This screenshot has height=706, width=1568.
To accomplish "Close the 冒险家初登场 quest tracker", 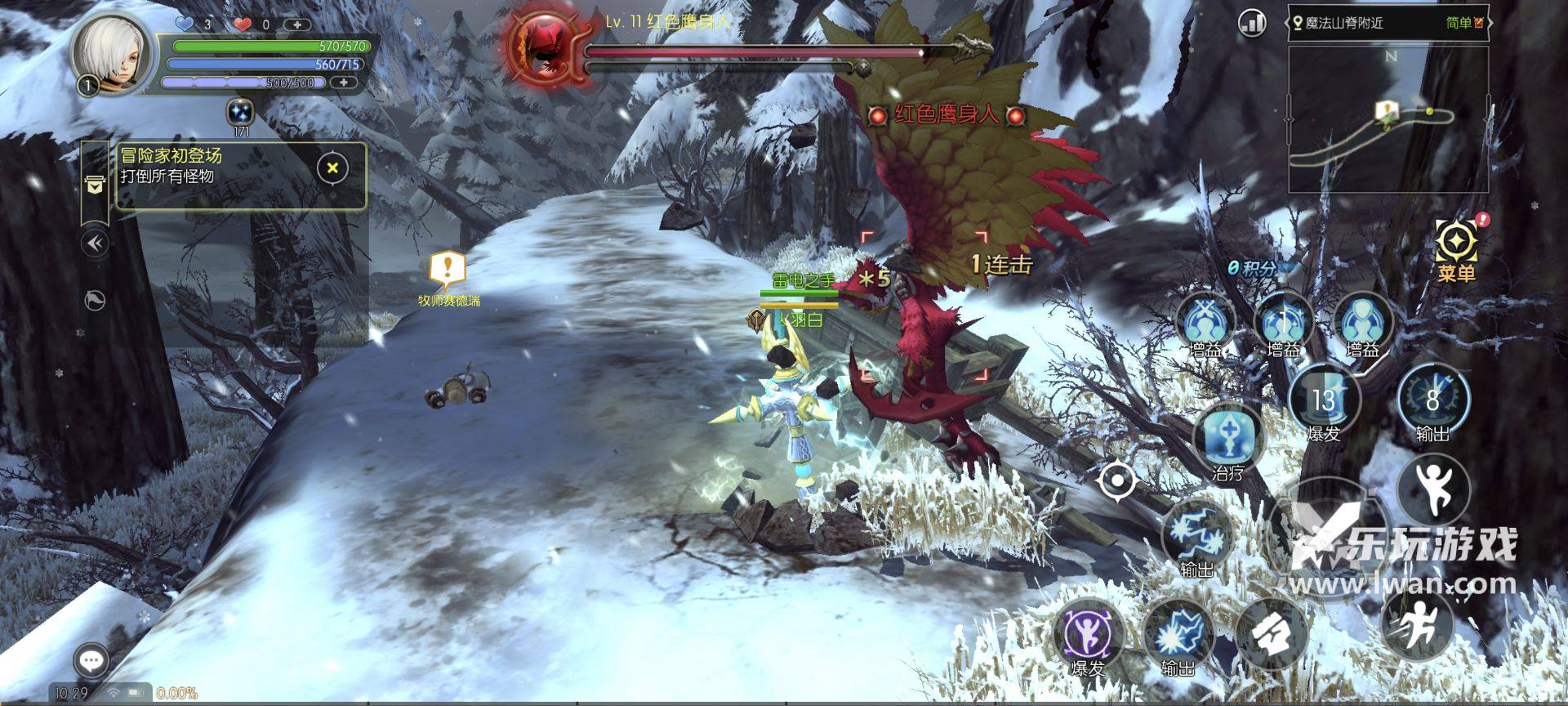I will [332, 168].
